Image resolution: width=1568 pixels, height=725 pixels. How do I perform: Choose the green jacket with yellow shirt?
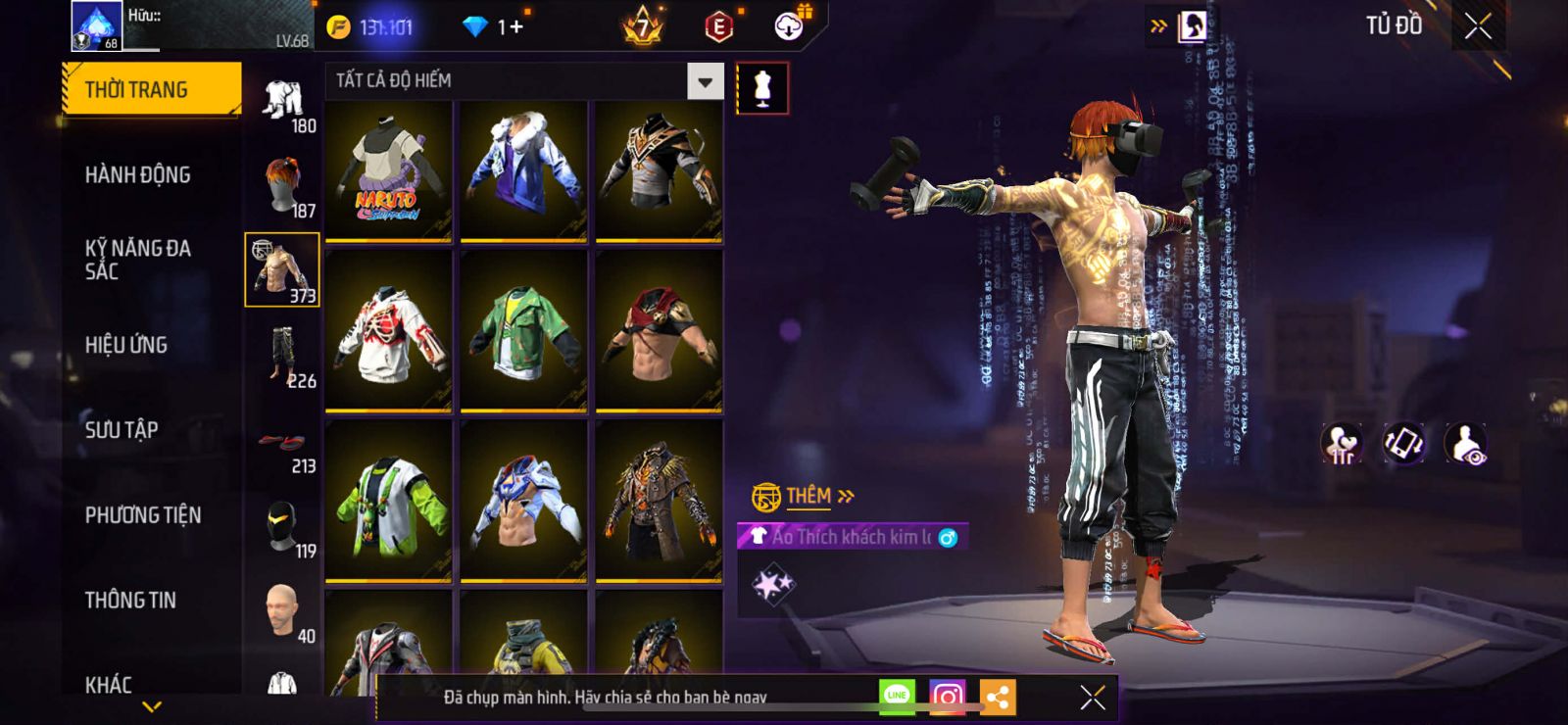524,330
